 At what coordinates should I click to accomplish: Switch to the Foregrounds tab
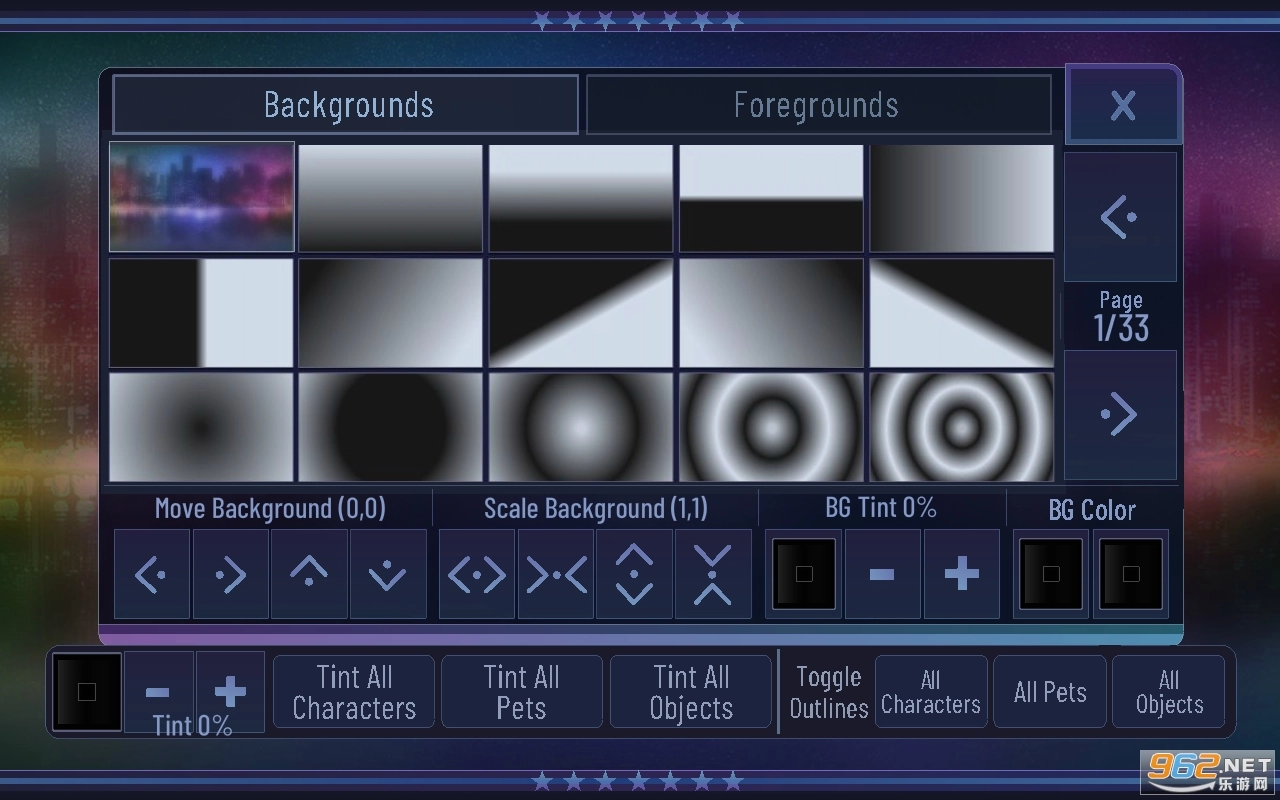(817, 104)
